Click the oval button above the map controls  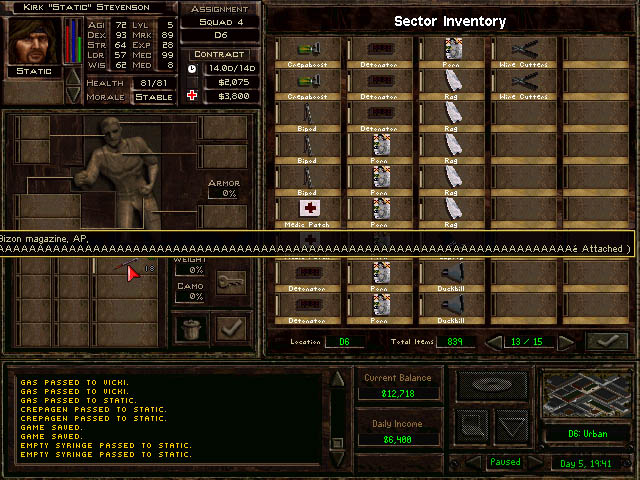click(x=491, y=383)
